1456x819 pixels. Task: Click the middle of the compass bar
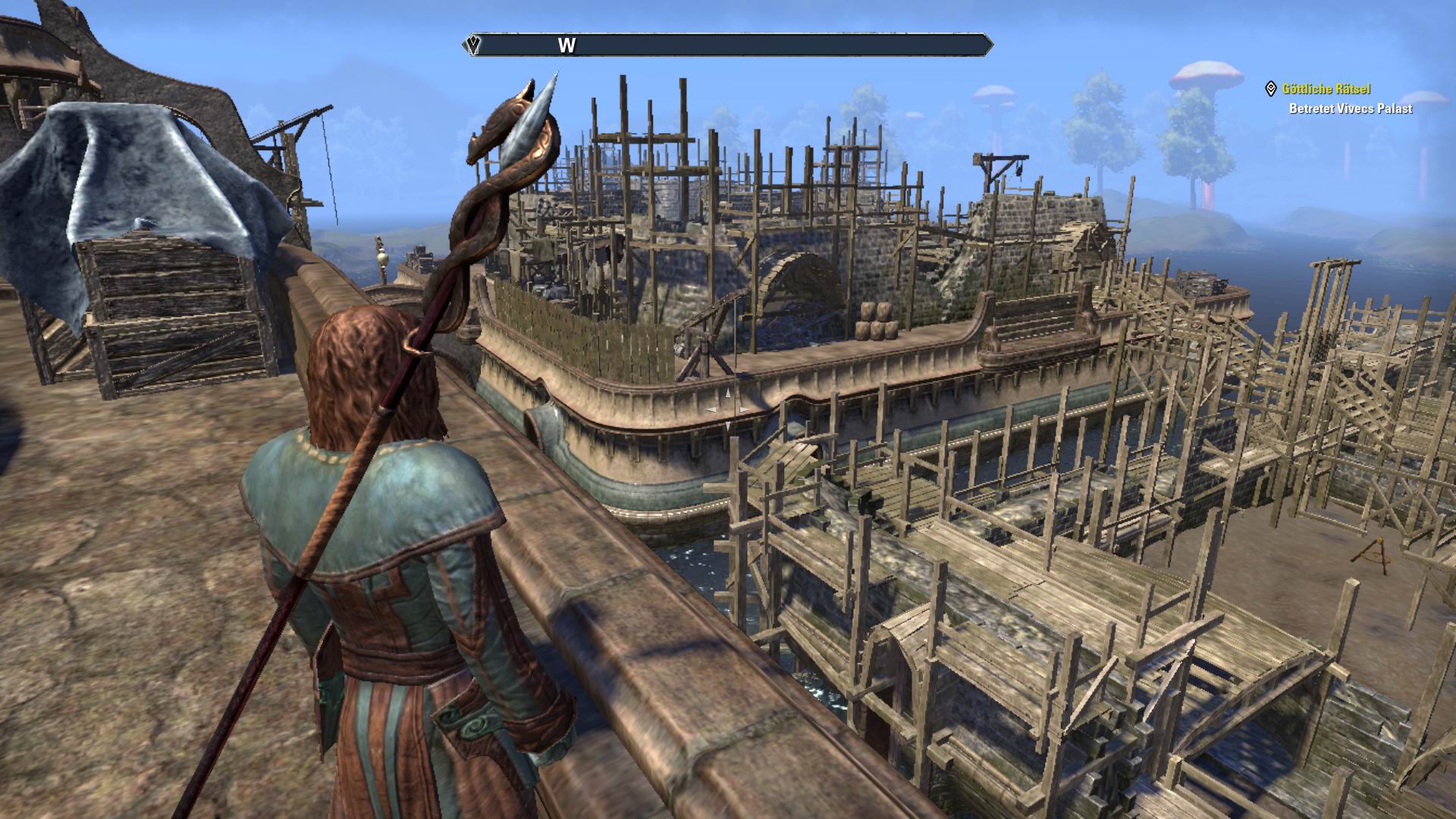(x=728, y=45)
